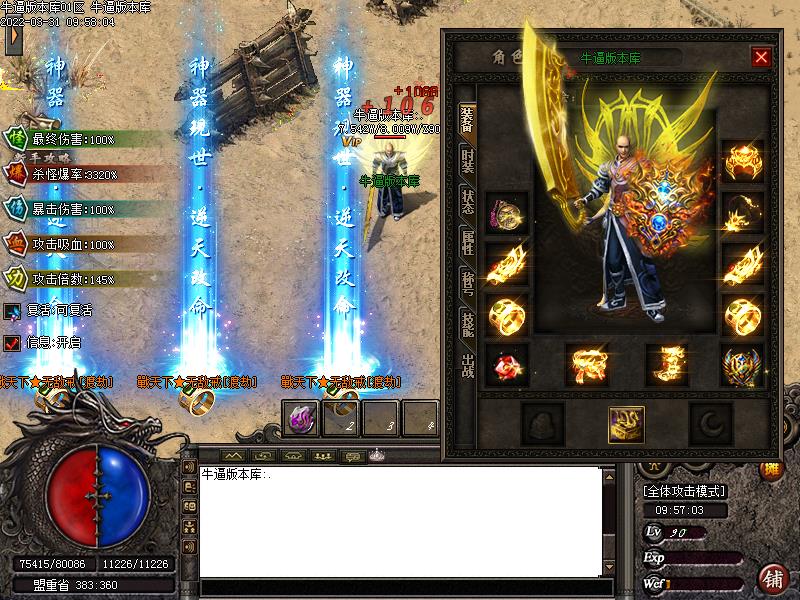Open the 摊 stall button

coord(772,470)
